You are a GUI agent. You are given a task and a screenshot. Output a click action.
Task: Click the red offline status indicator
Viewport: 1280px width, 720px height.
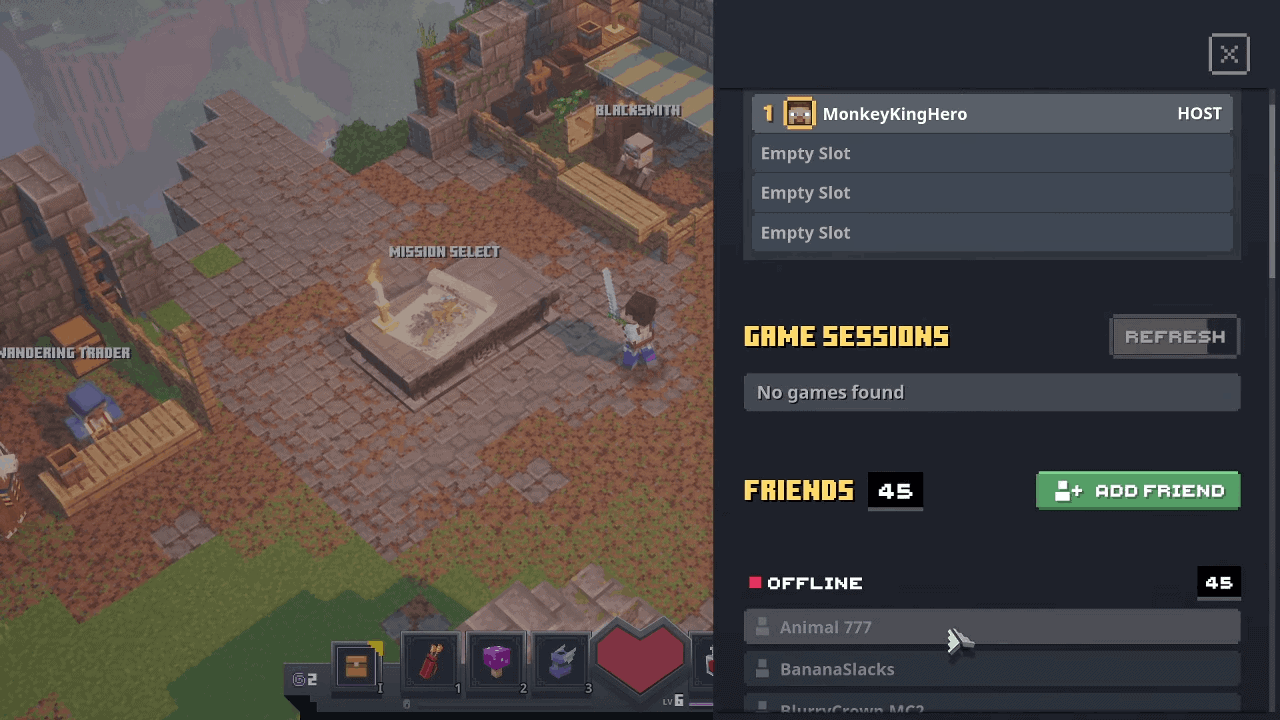[755, 583]
